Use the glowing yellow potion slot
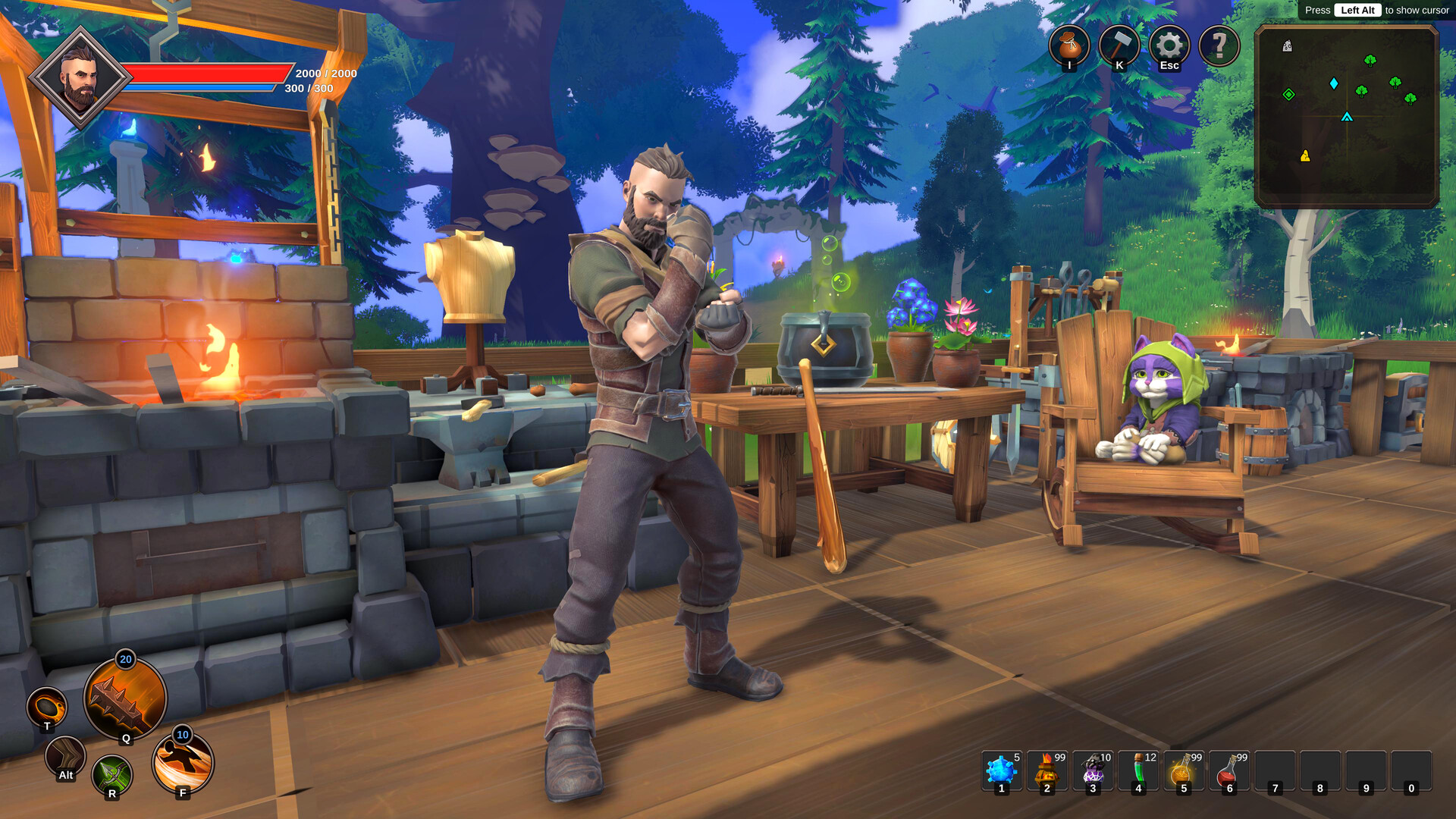 [x=1184, y=771]
